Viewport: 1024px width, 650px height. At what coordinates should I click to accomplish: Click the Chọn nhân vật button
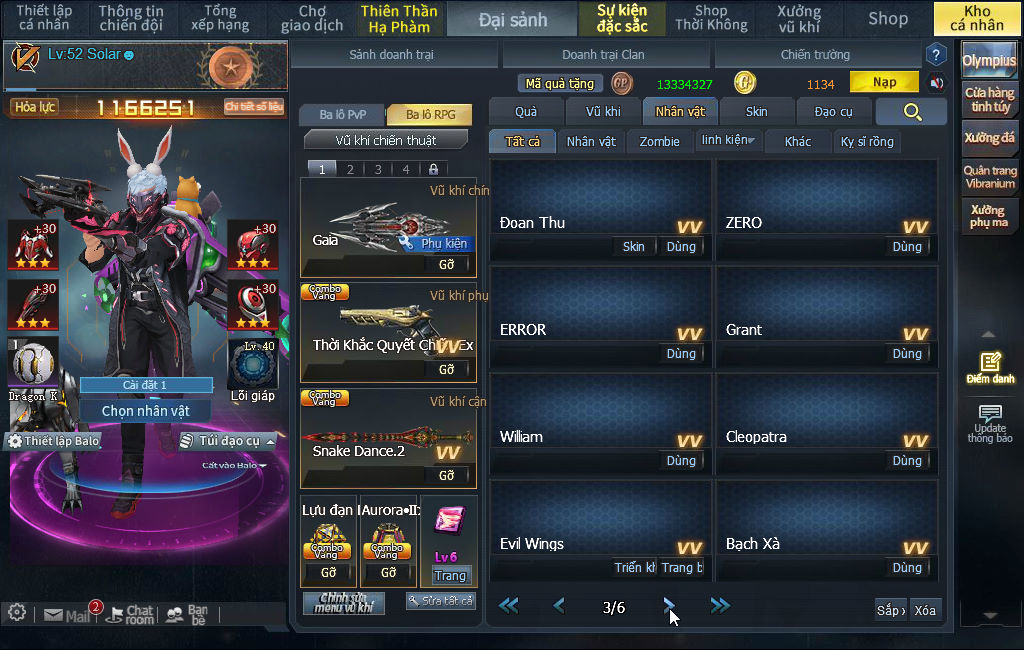tap(146, 410)
